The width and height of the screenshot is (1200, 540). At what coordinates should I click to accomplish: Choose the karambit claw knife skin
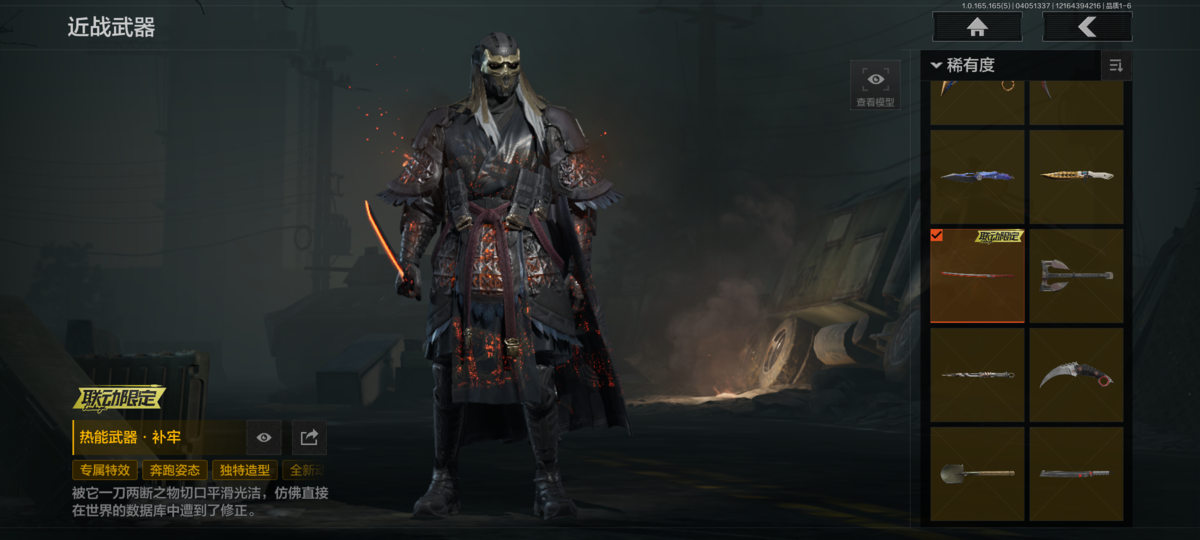[1076, 375]
